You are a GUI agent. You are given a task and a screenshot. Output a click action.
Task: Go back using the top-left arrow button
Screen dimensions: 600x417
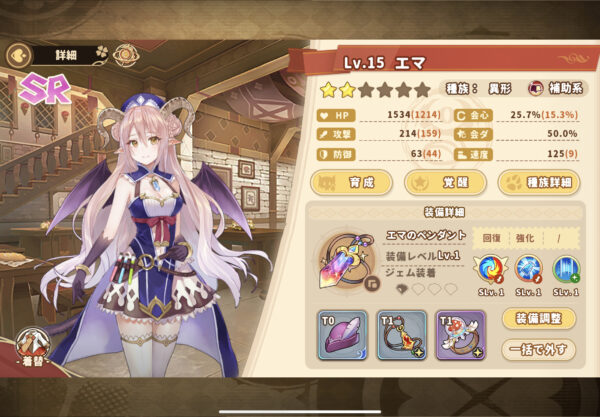point(17,54)
